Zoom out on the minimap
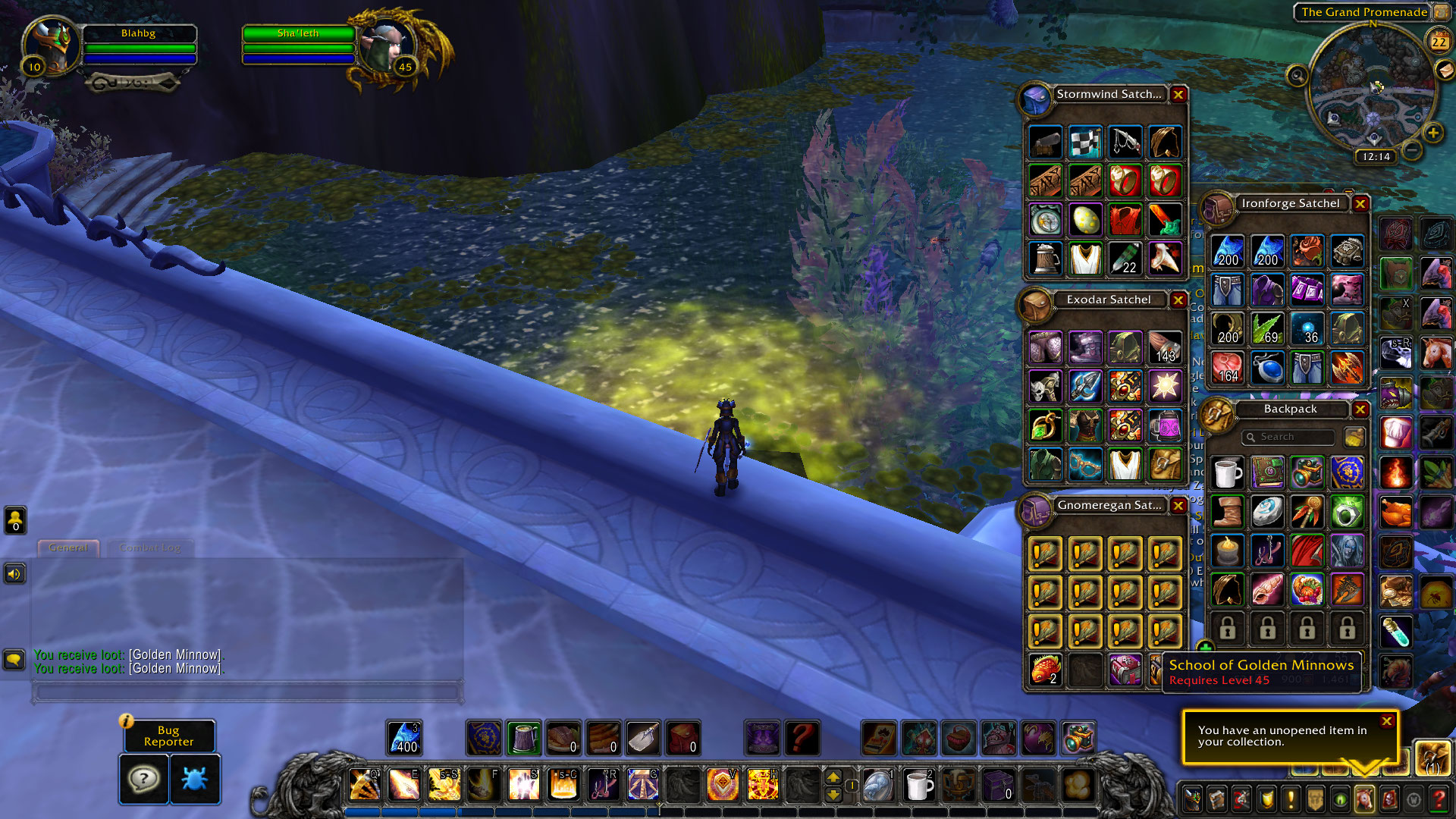This screenshot has height=819, width=1456. (1412, 150)
